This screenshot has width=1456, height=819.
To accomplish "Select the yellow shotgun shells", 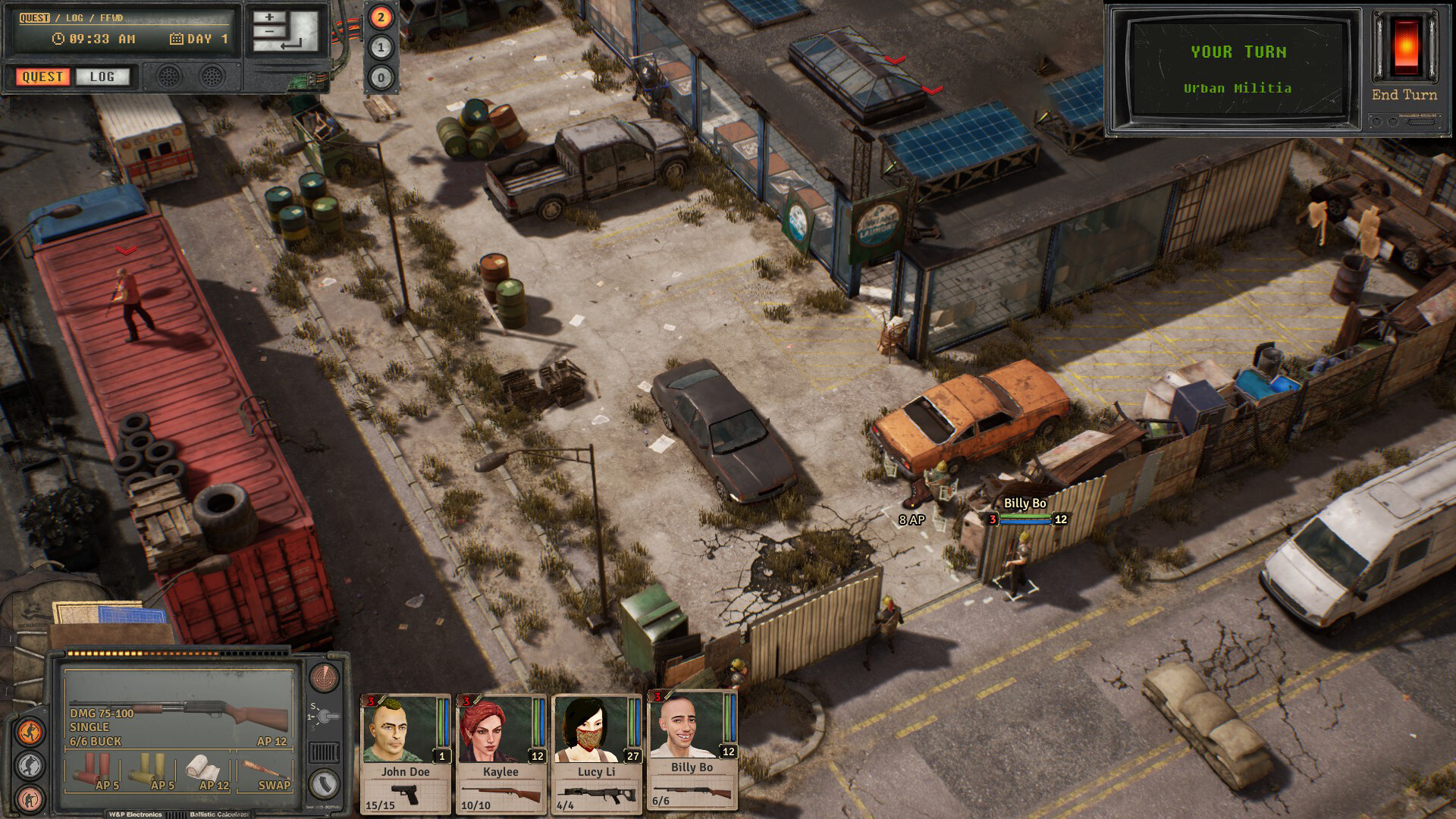I will coord(149,768).
